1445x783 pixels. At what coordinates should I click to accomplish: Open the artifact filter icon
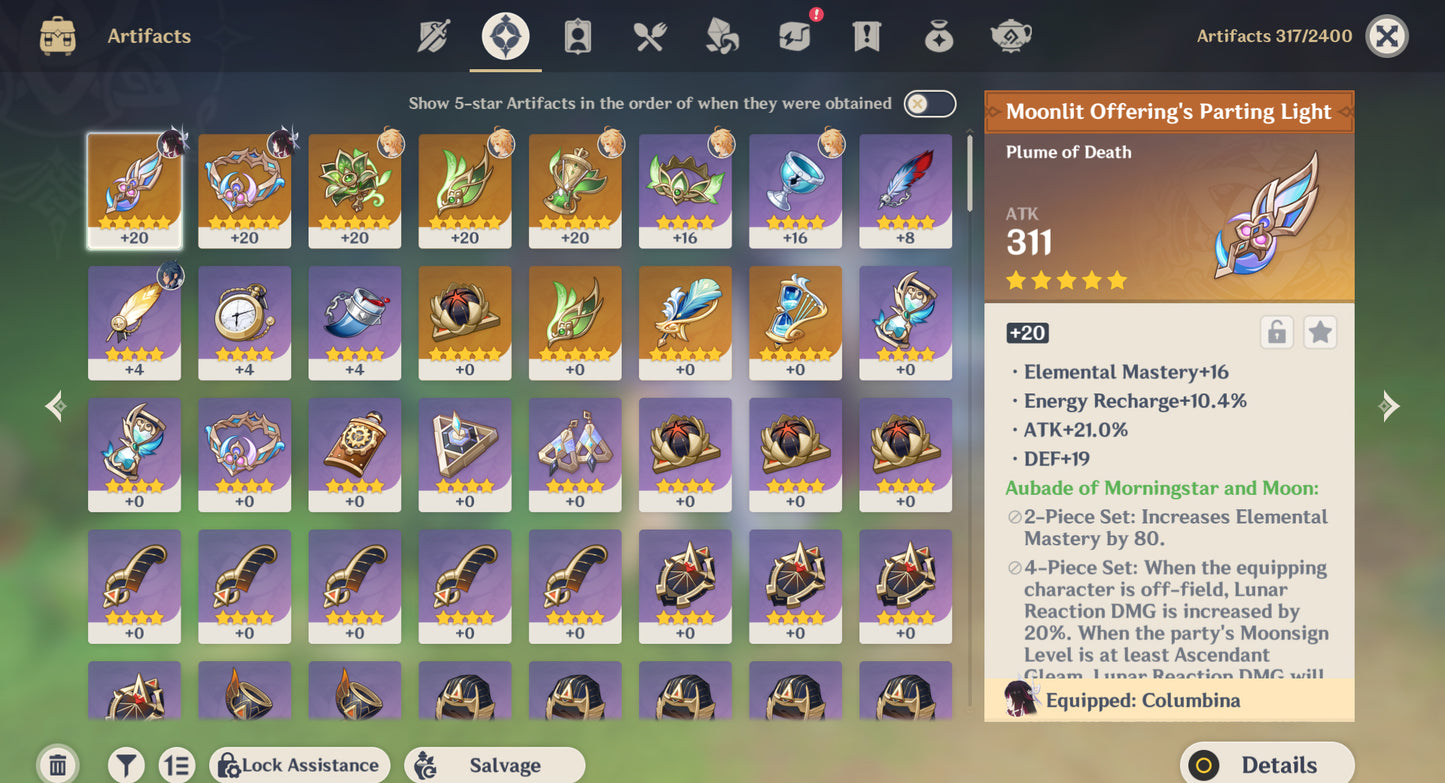point(125,764)
